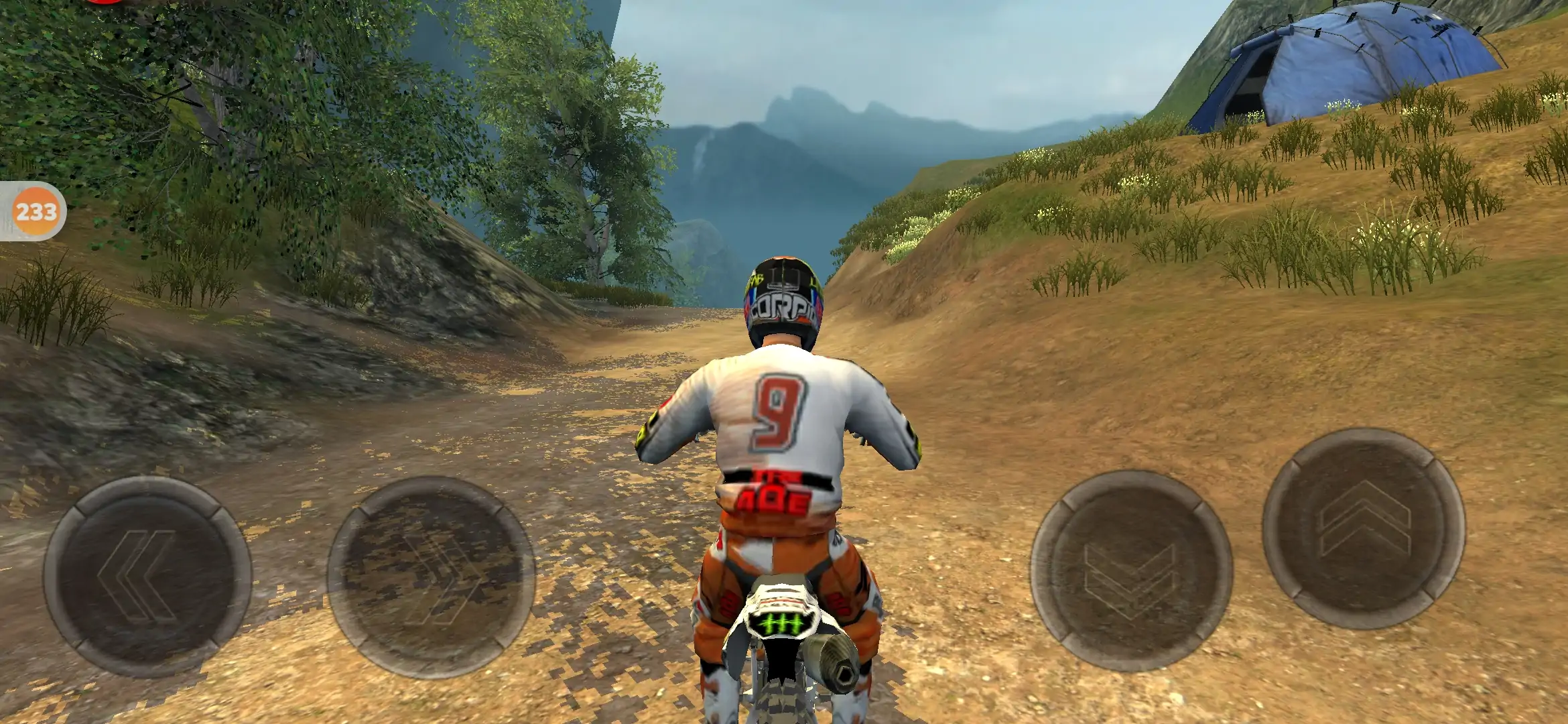Open the orange 233 overlay badge
Screen dimensions: 1568x724
point(36,212)
